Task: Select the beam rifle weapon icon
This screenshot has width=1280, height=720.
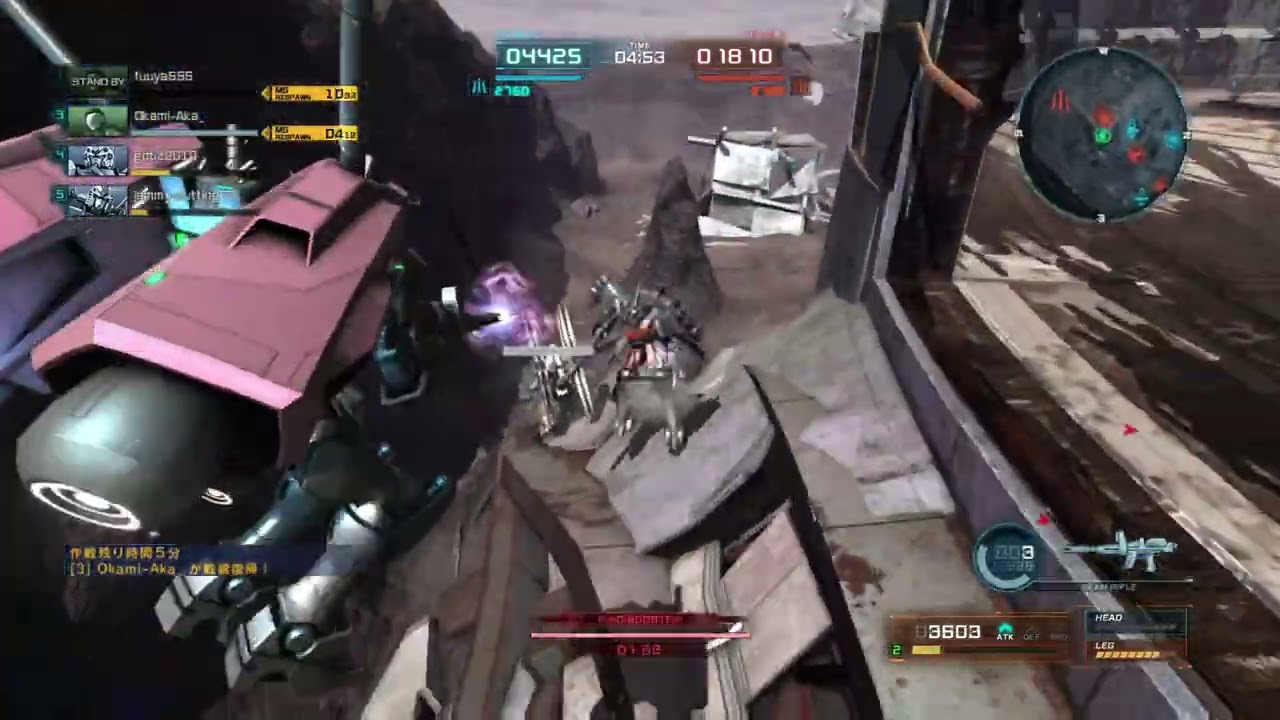Action: tap(1121, 553)
